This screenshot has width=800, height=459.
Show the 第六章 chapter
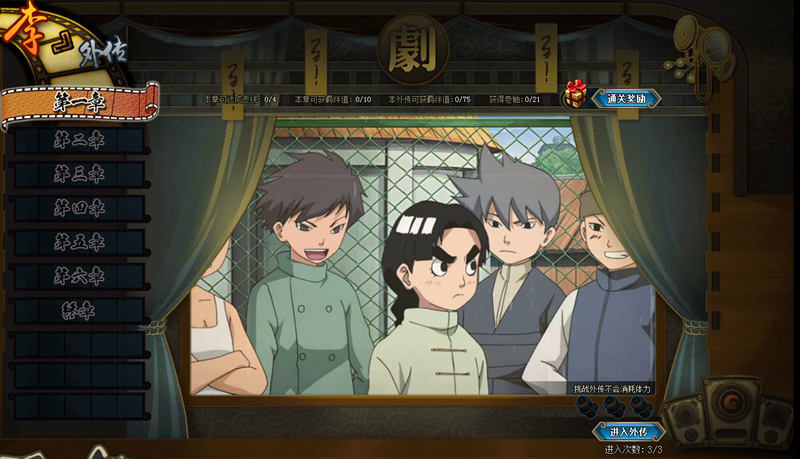(78, 276)
